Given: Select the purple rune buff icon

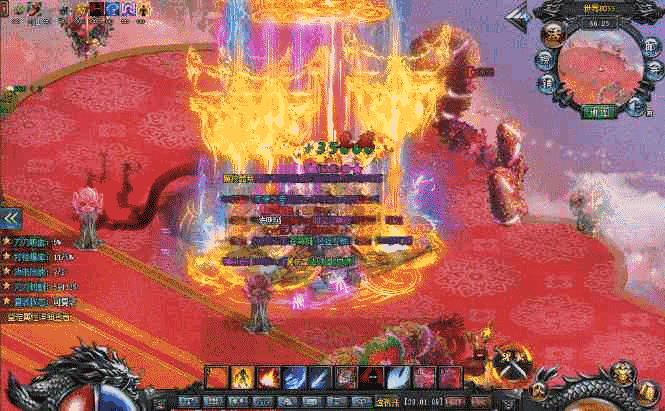Looking at the screenshot, I should click(129, 9).
